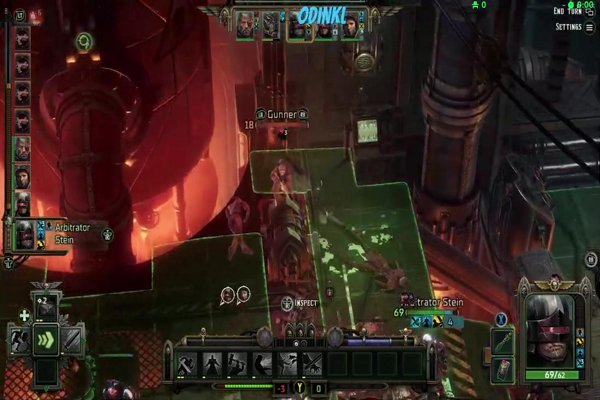Click the green chevron move action
Viewport: 600px width, 400px height.
pos(46,339)
